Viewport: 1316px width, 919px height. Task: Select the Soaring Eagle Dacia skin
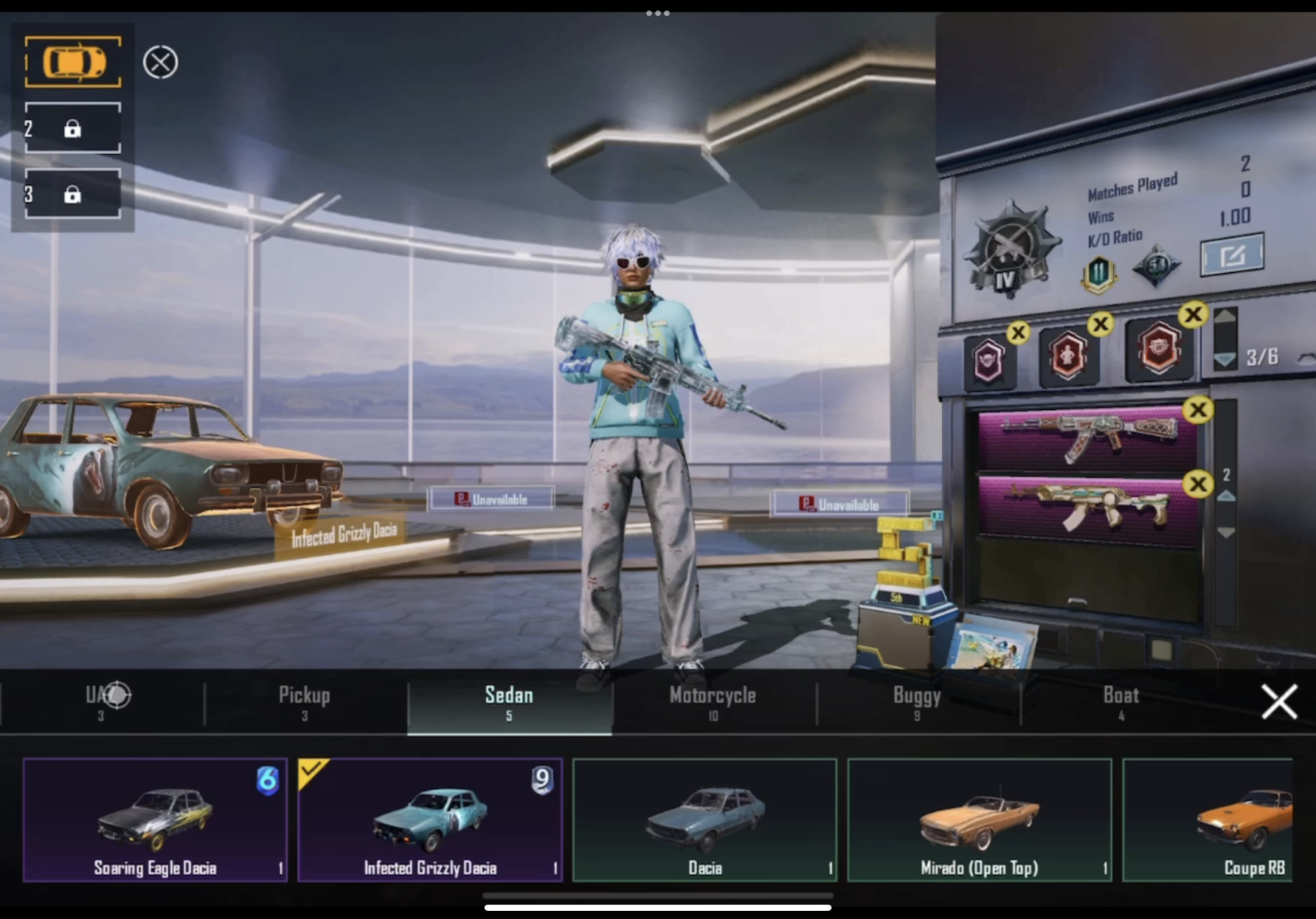tap(155, 819)
